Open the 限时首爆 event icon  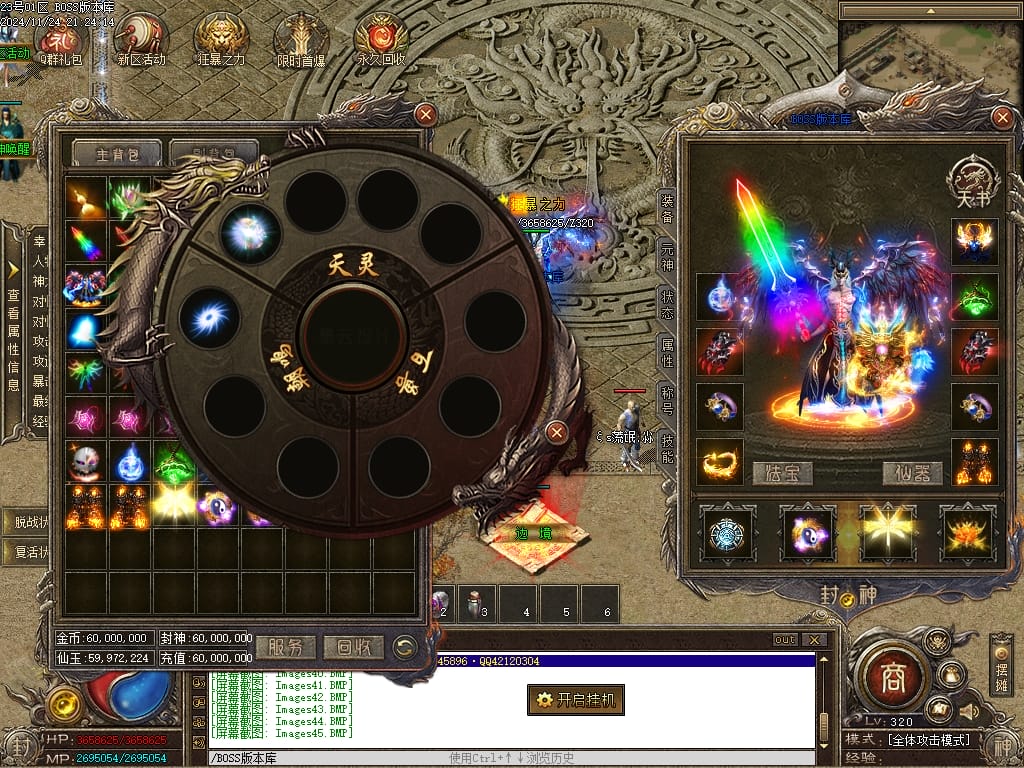[301, 38]
